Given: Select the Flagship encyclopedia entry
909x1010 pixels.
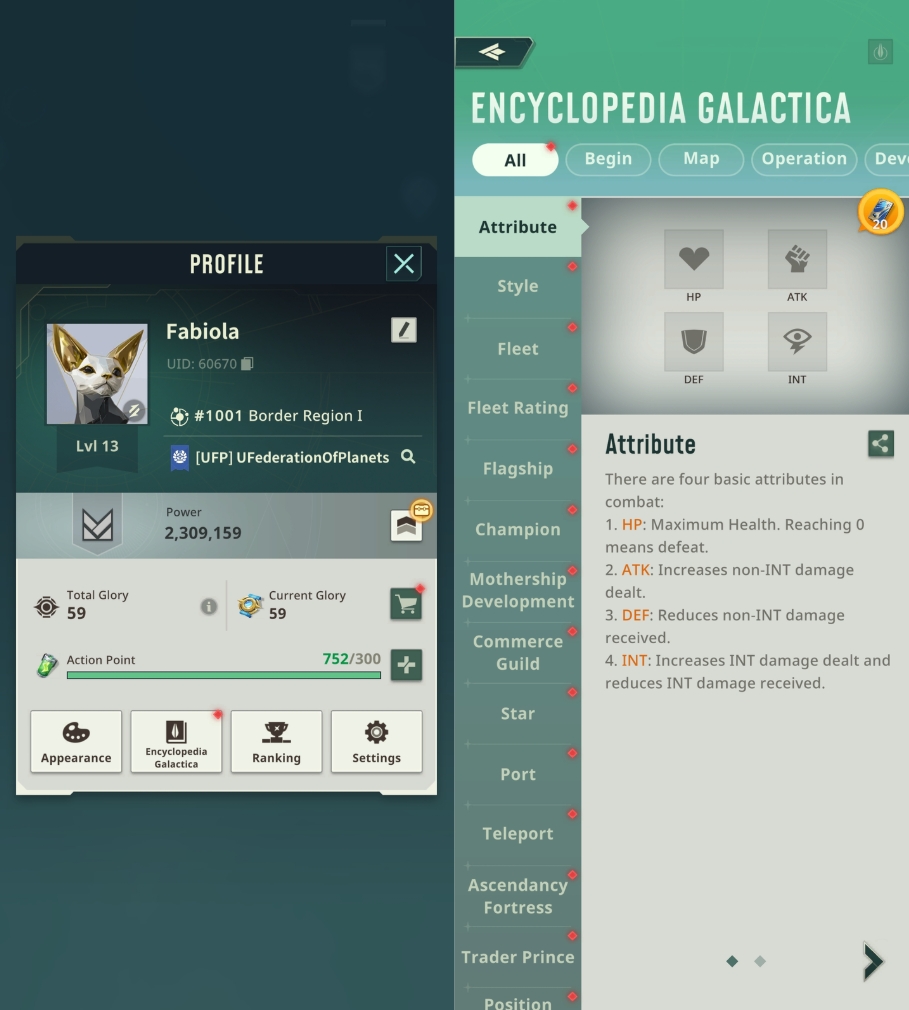Looking at the screenshot, I should (x=518, y=469).
